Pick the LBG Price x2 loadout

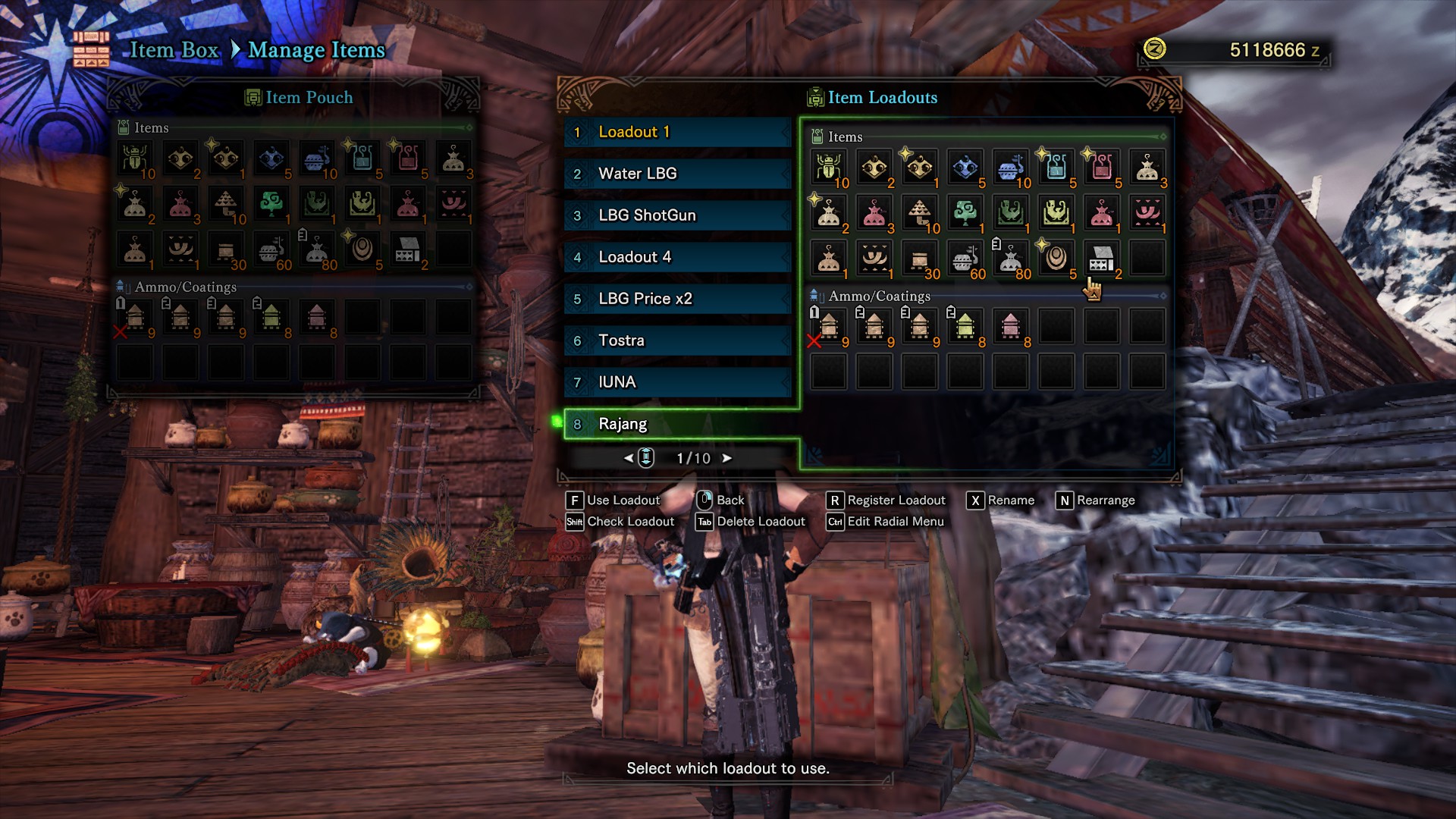676,299
